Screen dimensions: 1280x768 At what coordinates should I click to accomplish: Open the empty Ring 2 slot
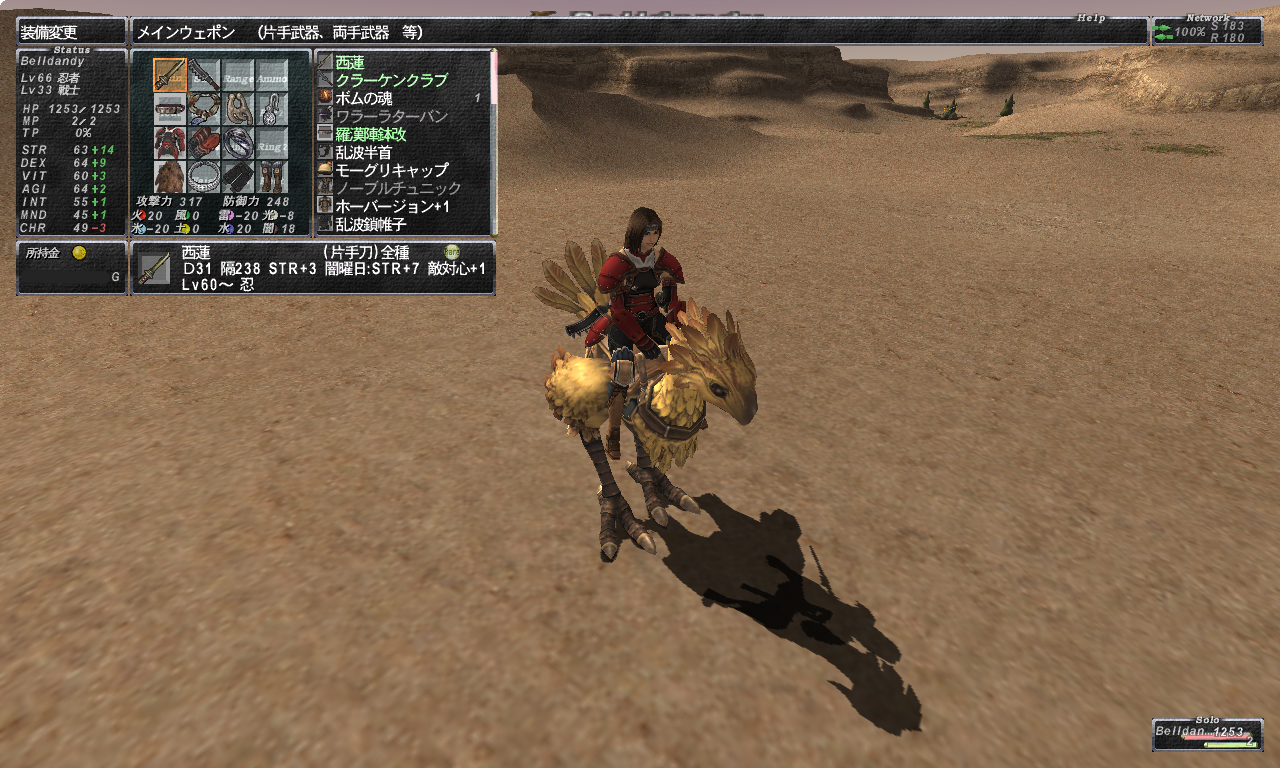pos(272,143)
